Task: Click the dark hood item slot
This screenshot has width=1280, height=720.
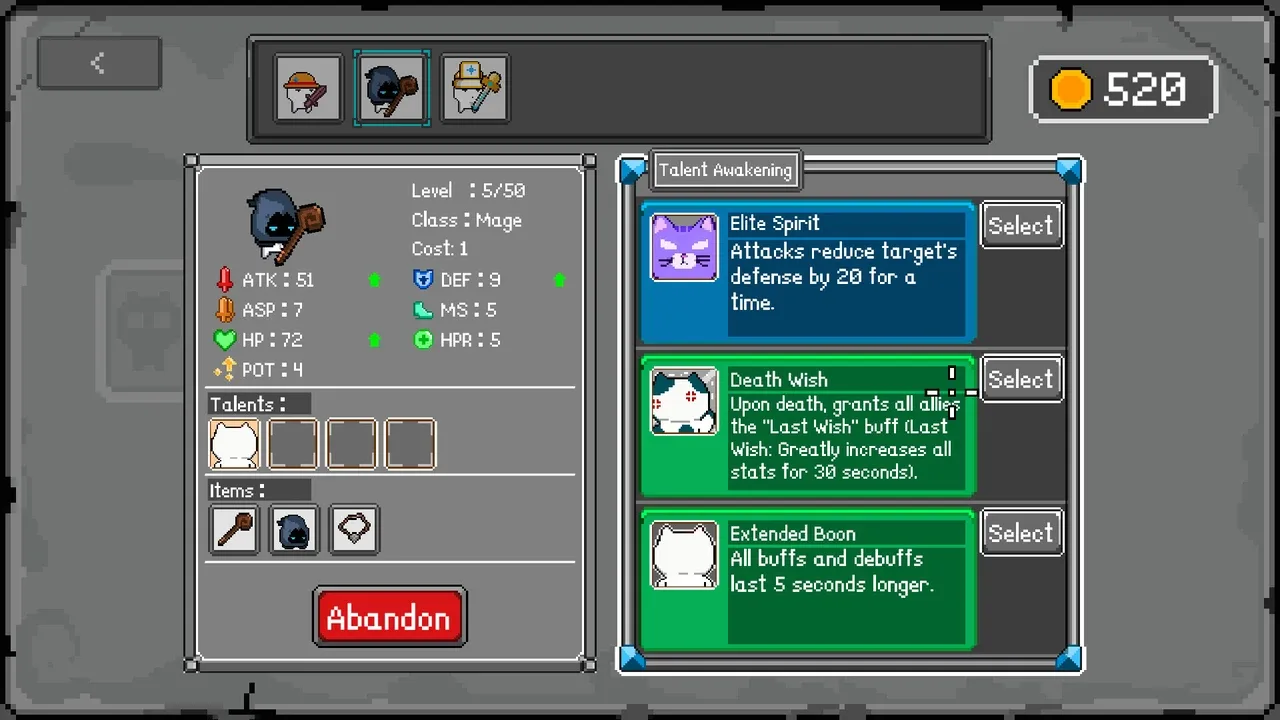Action: (294, 530)
